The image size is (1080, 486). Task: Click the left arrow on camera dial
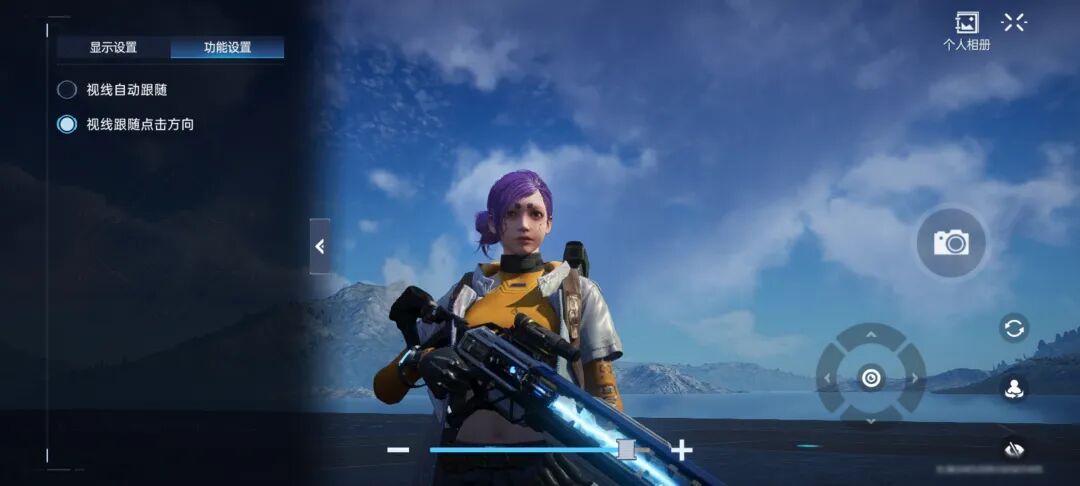[x=827, y=378]
